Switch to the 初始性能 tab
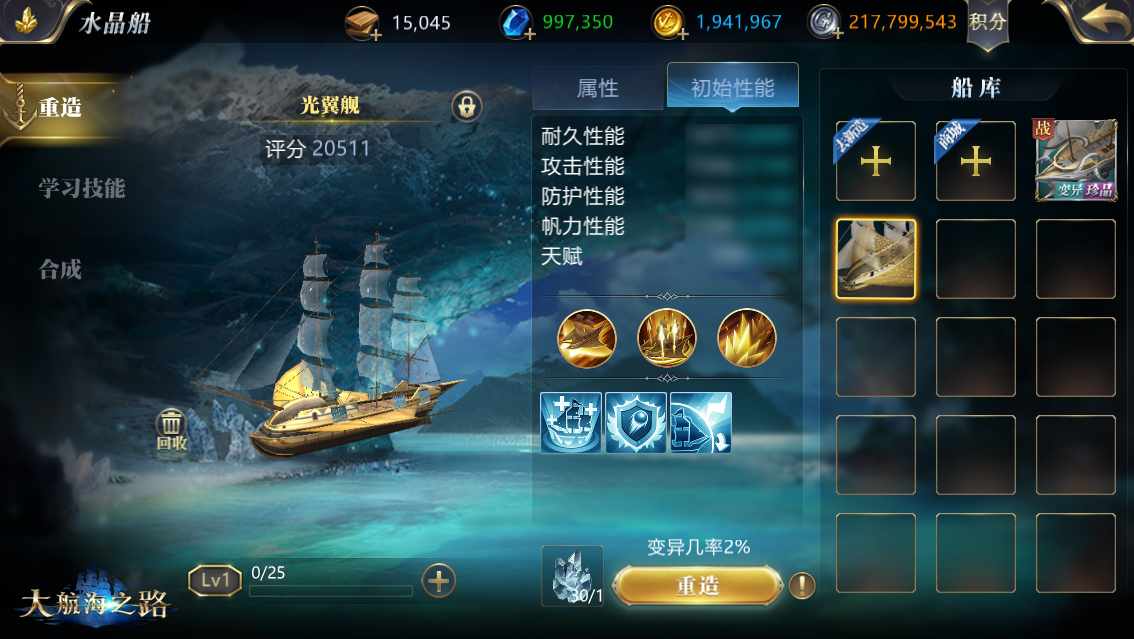 [732, 88]
